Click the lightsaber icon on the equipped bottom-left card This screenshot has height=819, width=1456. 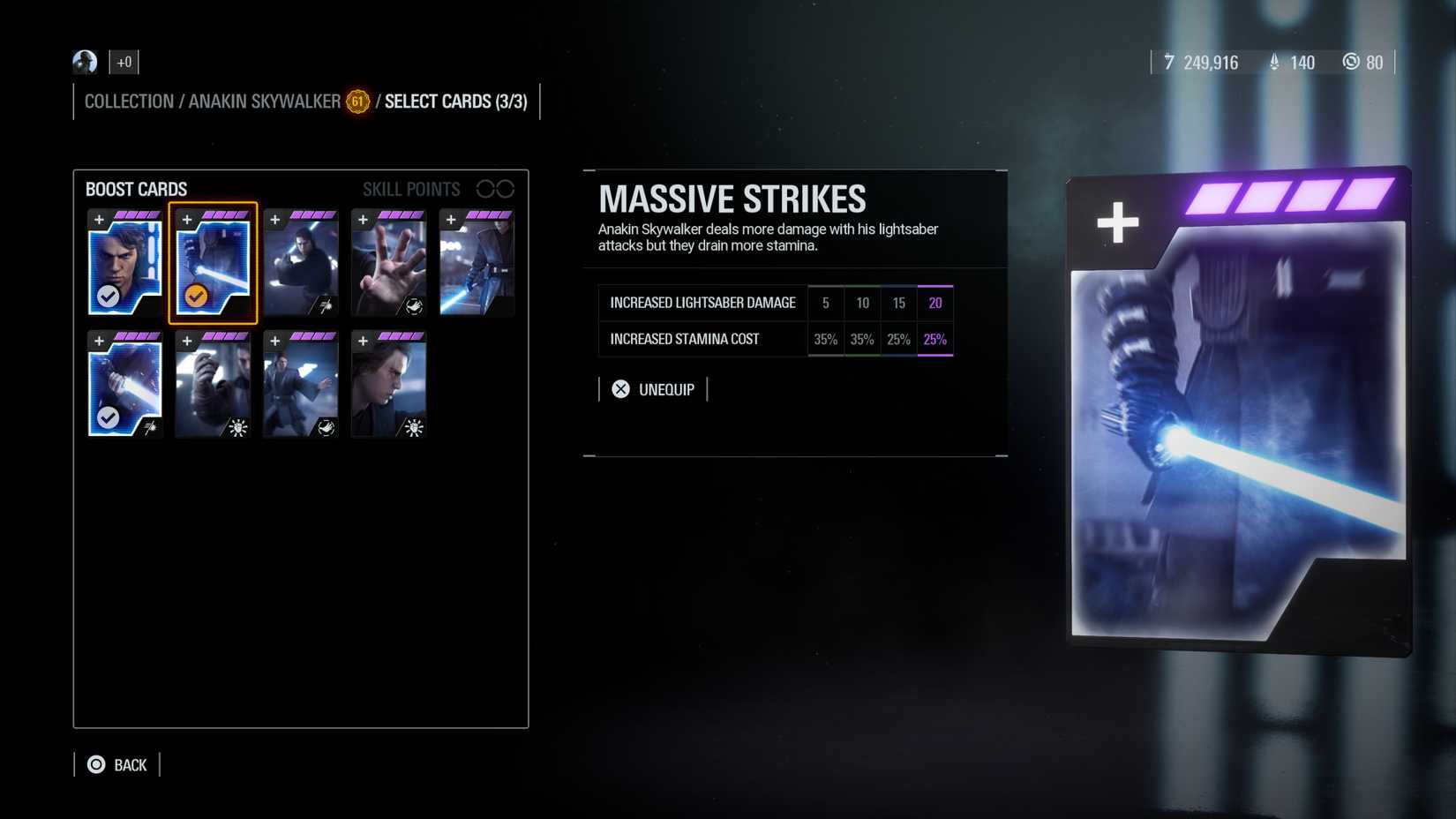click(150, 425)
